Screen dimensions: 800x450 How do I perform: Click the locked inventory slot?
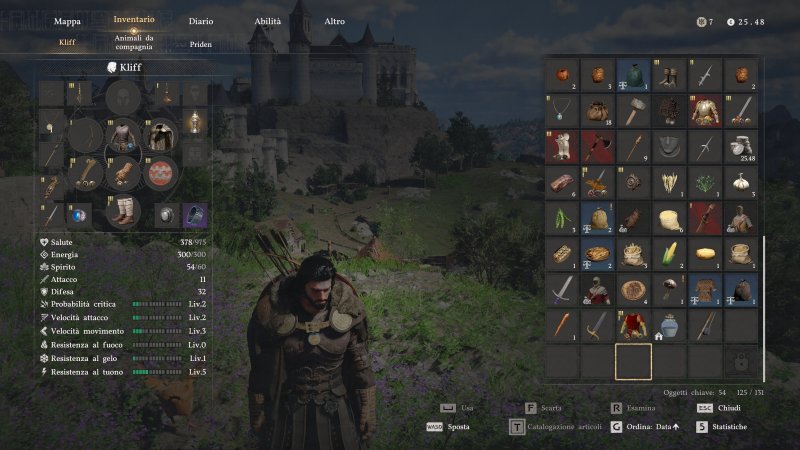pos(740,361)
